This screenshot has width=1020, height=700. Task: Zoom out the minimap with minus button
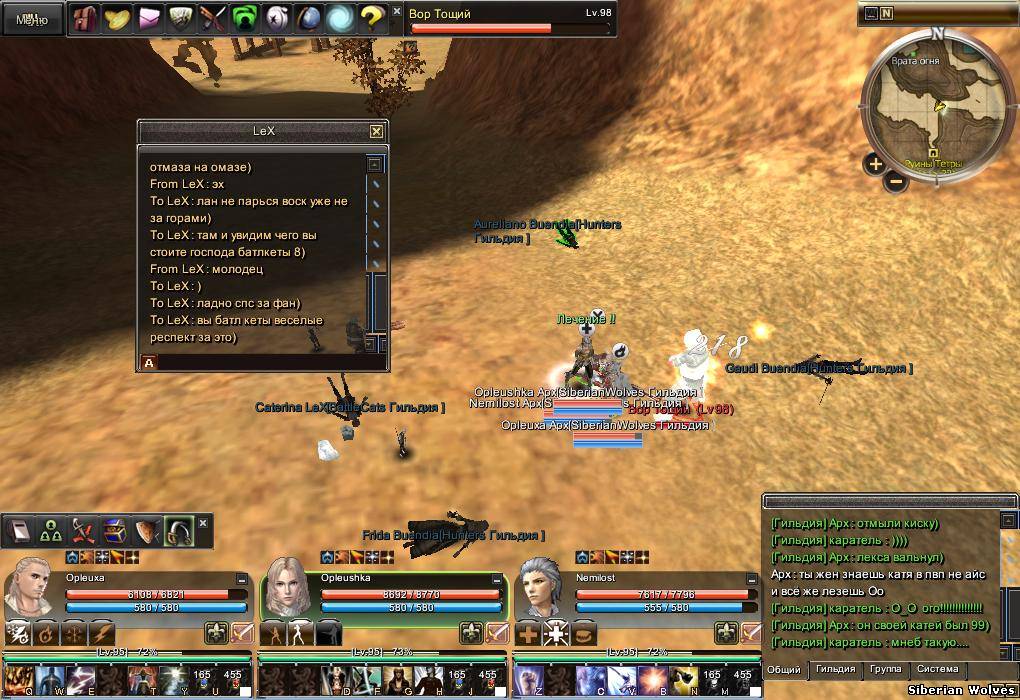click(x=896, y=183)
